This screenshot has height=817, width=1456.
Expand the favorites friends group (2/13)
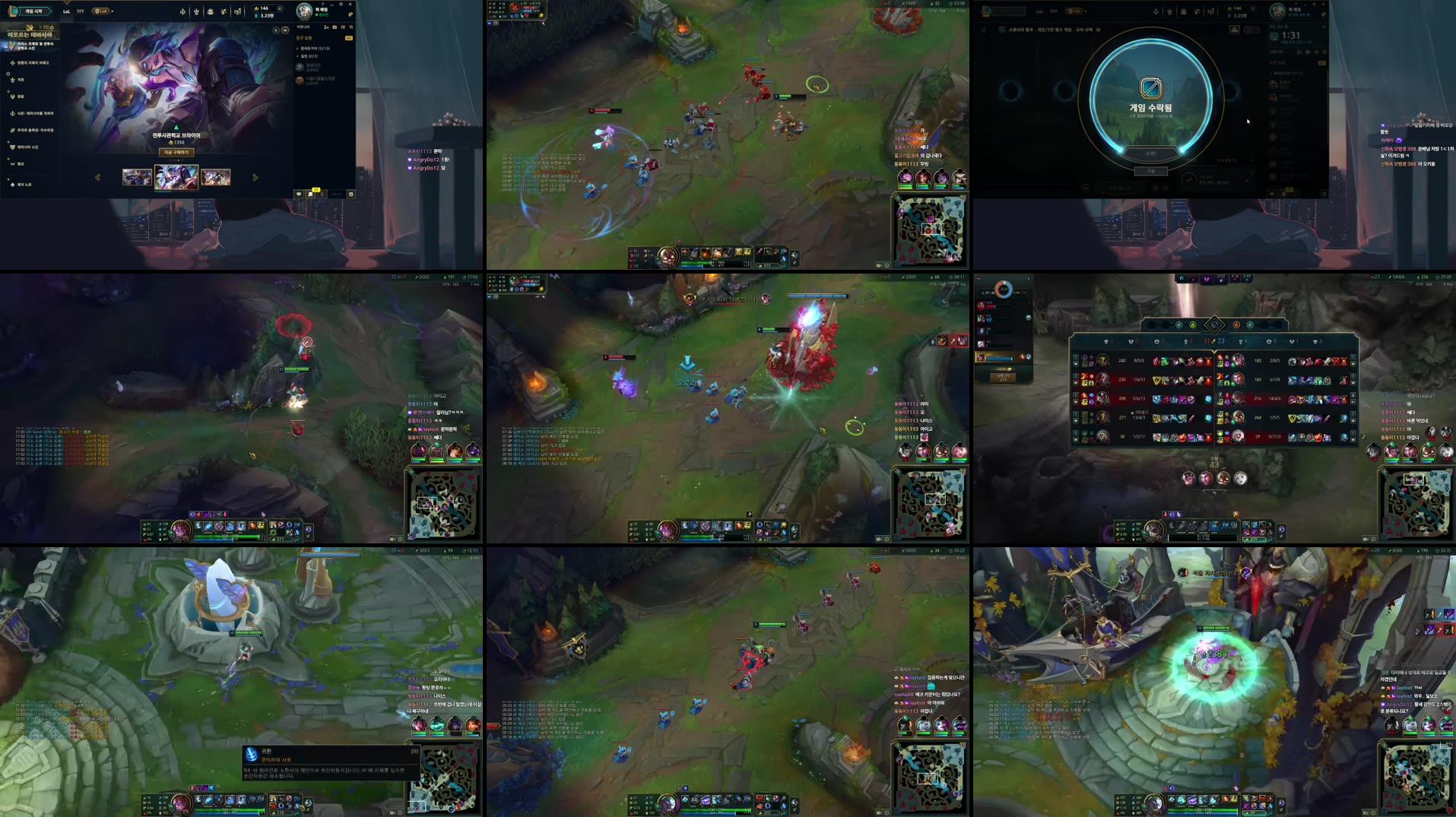(313, 48)
